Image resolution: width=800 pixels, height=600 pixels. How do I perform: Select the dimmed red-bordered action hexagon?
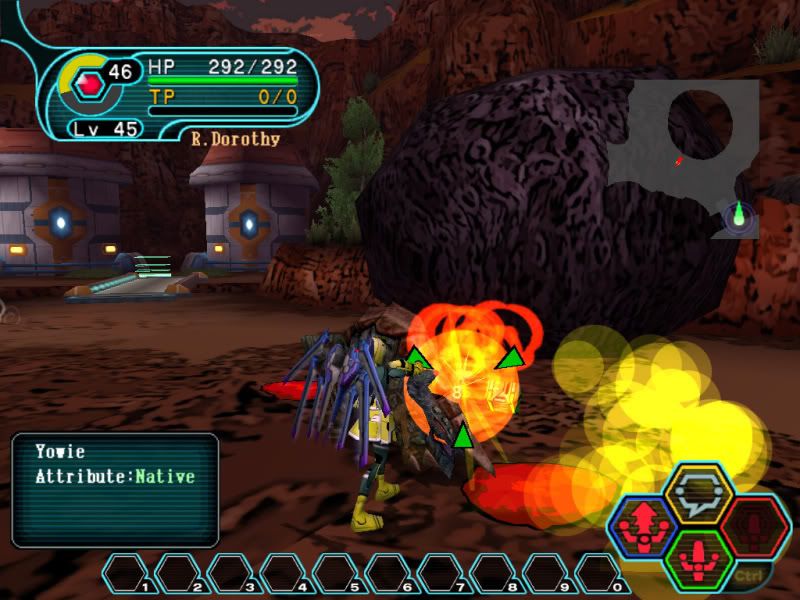[755, 524]
